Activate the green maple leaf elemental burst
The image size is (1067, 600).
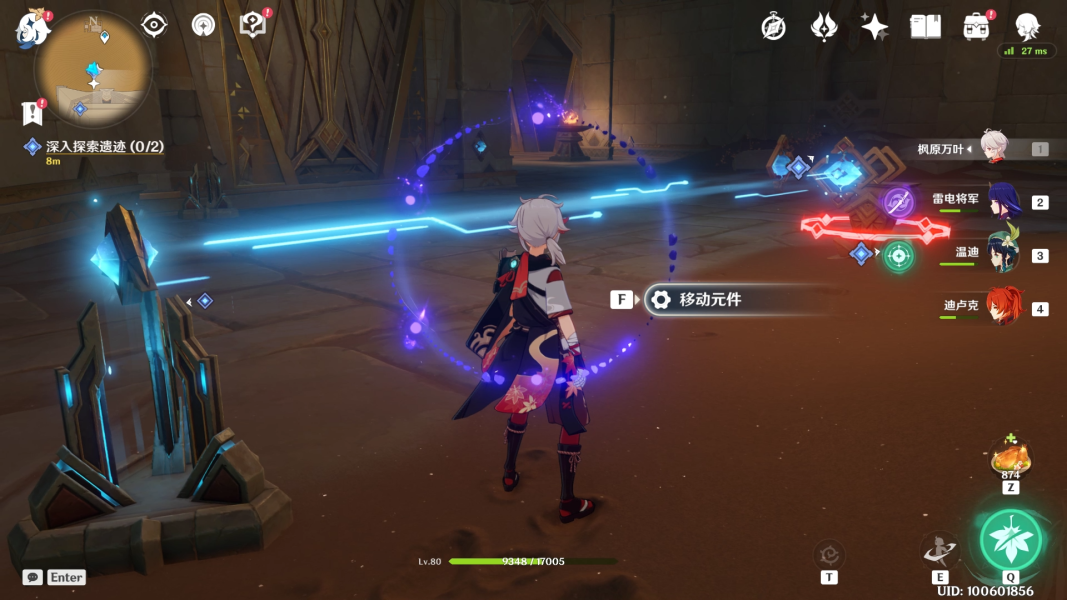1011,540
